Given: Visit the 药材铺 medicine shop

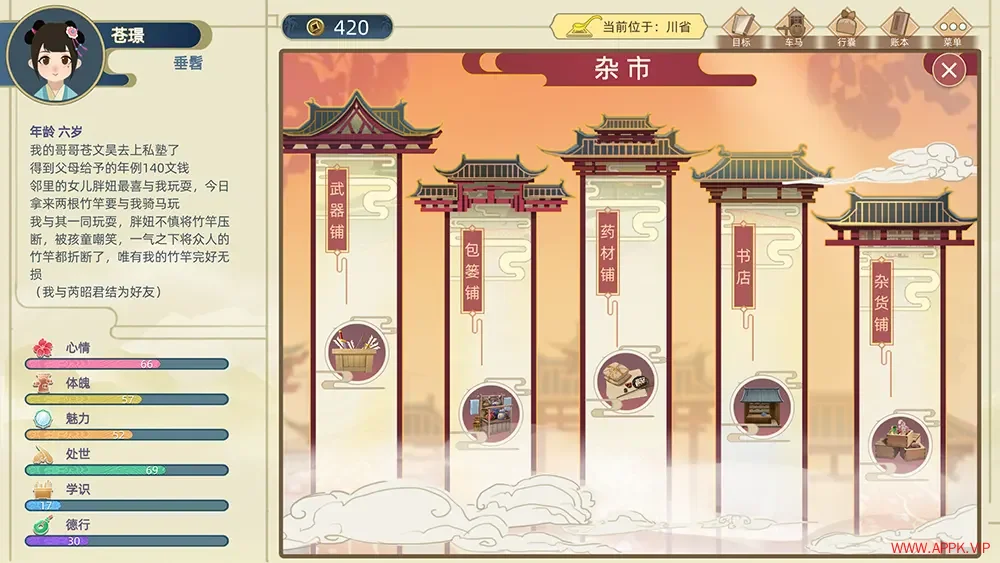Looking at the screenshot, I should 626,382.
